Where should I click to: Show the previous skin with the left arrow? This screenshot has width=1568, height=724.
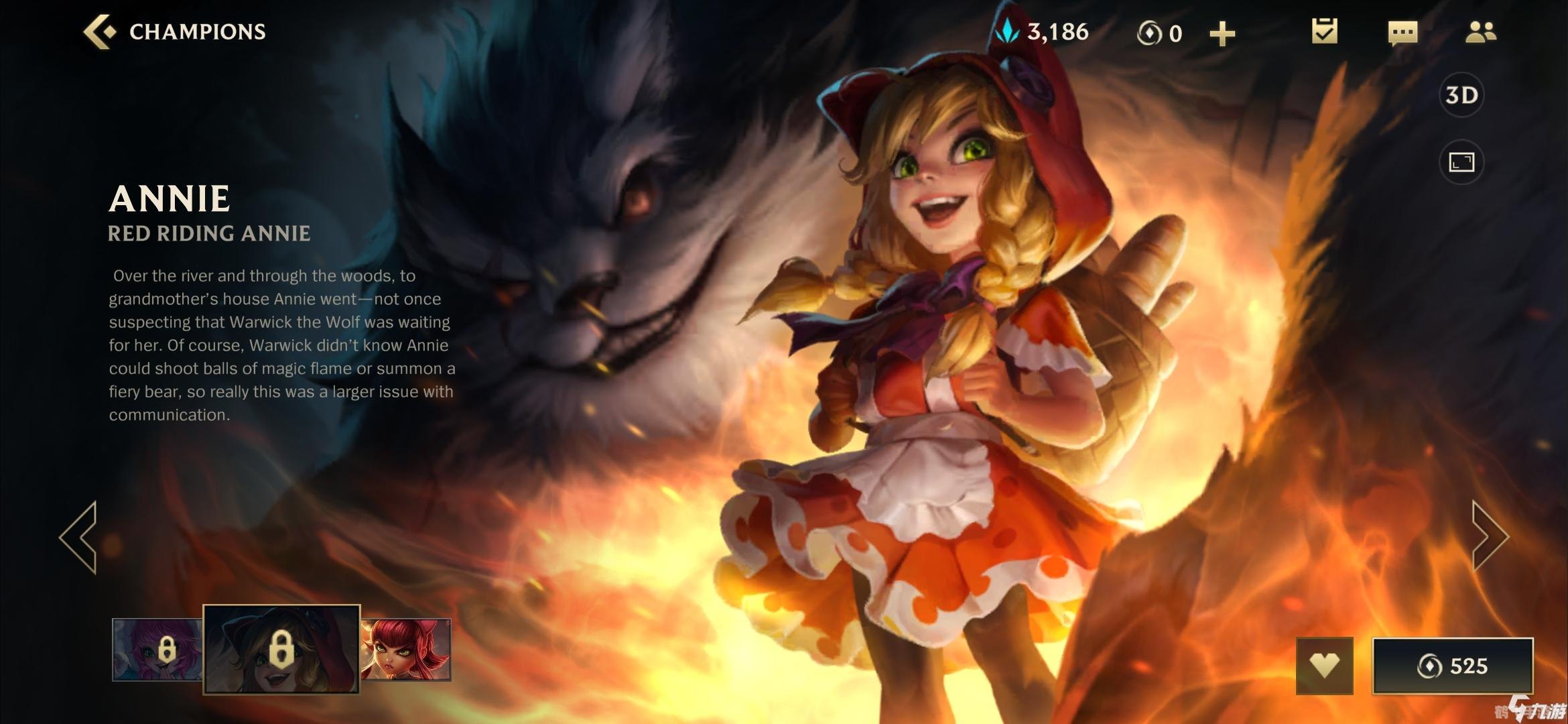pos(79,536)
